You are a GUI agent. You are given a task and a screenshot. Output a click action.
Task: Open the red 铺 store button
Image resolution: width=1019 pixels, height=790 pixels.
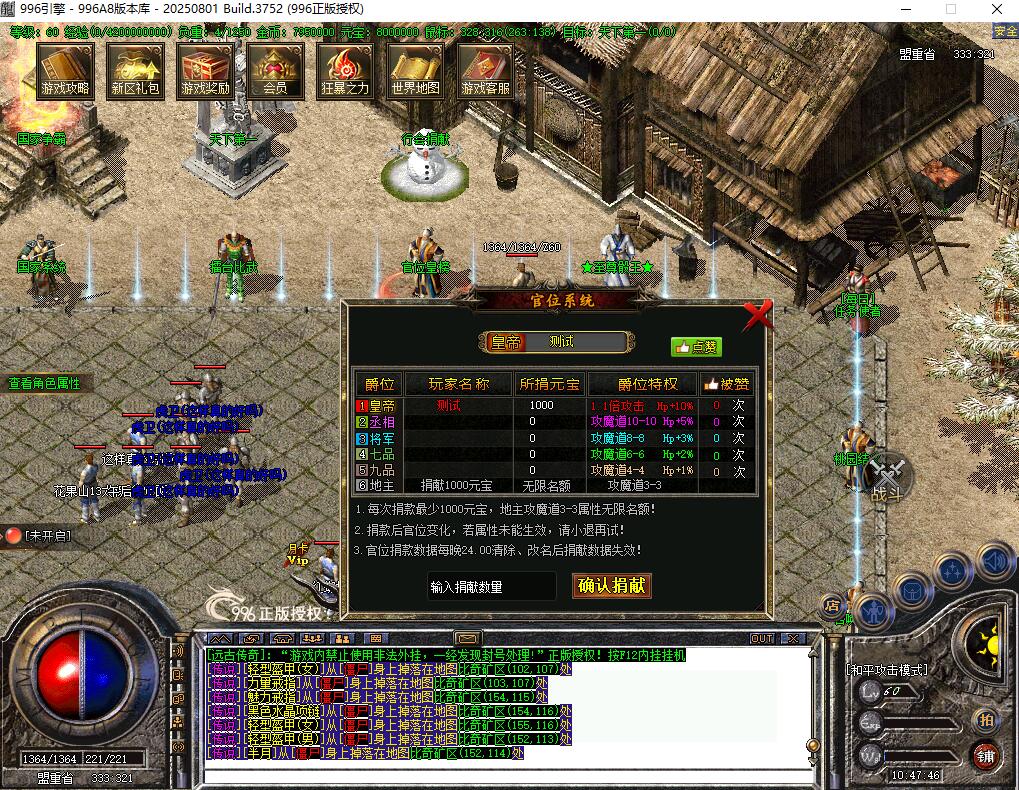click(986, 756)
